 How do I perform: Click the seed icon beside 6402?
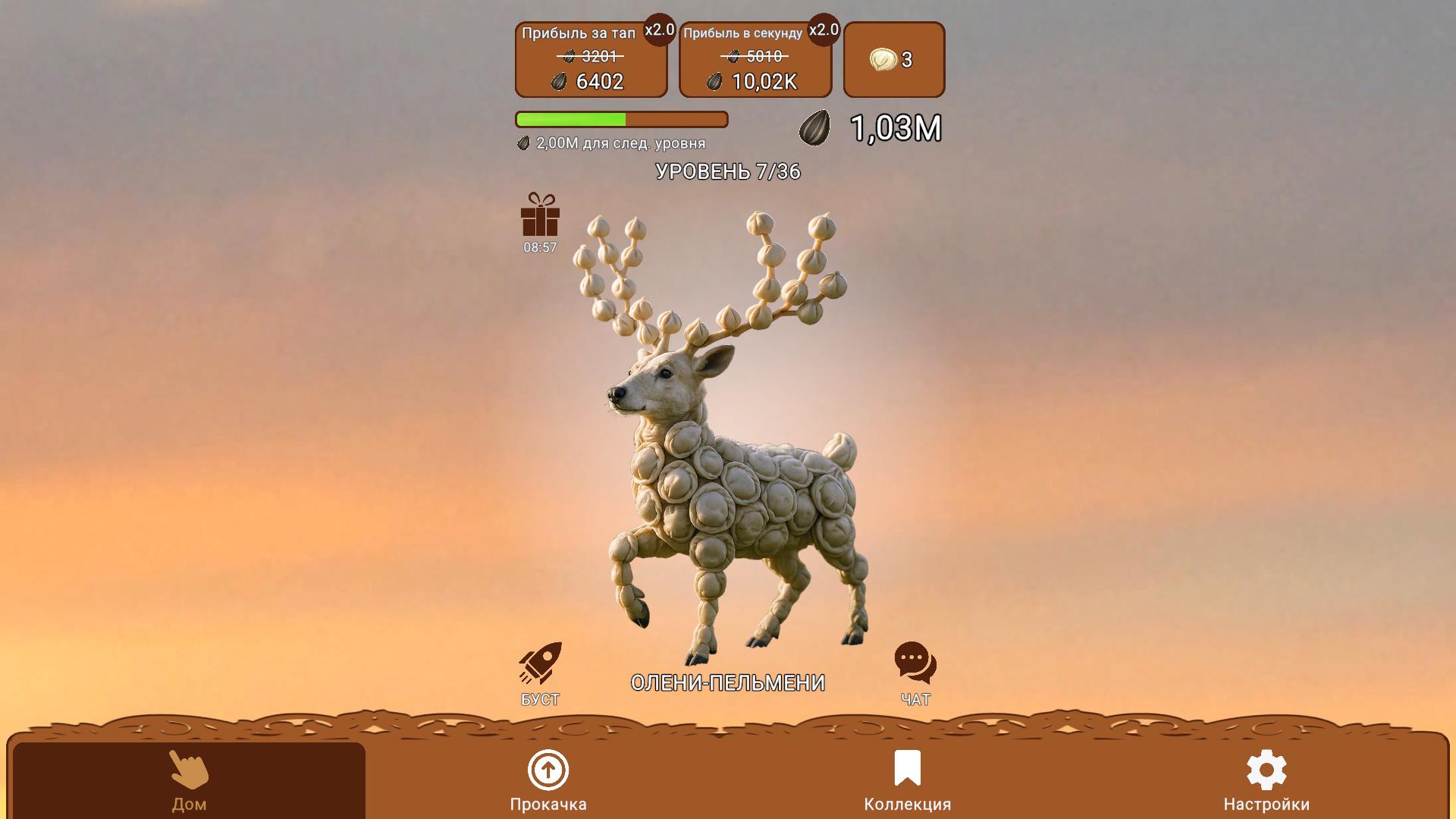(558, 81)
